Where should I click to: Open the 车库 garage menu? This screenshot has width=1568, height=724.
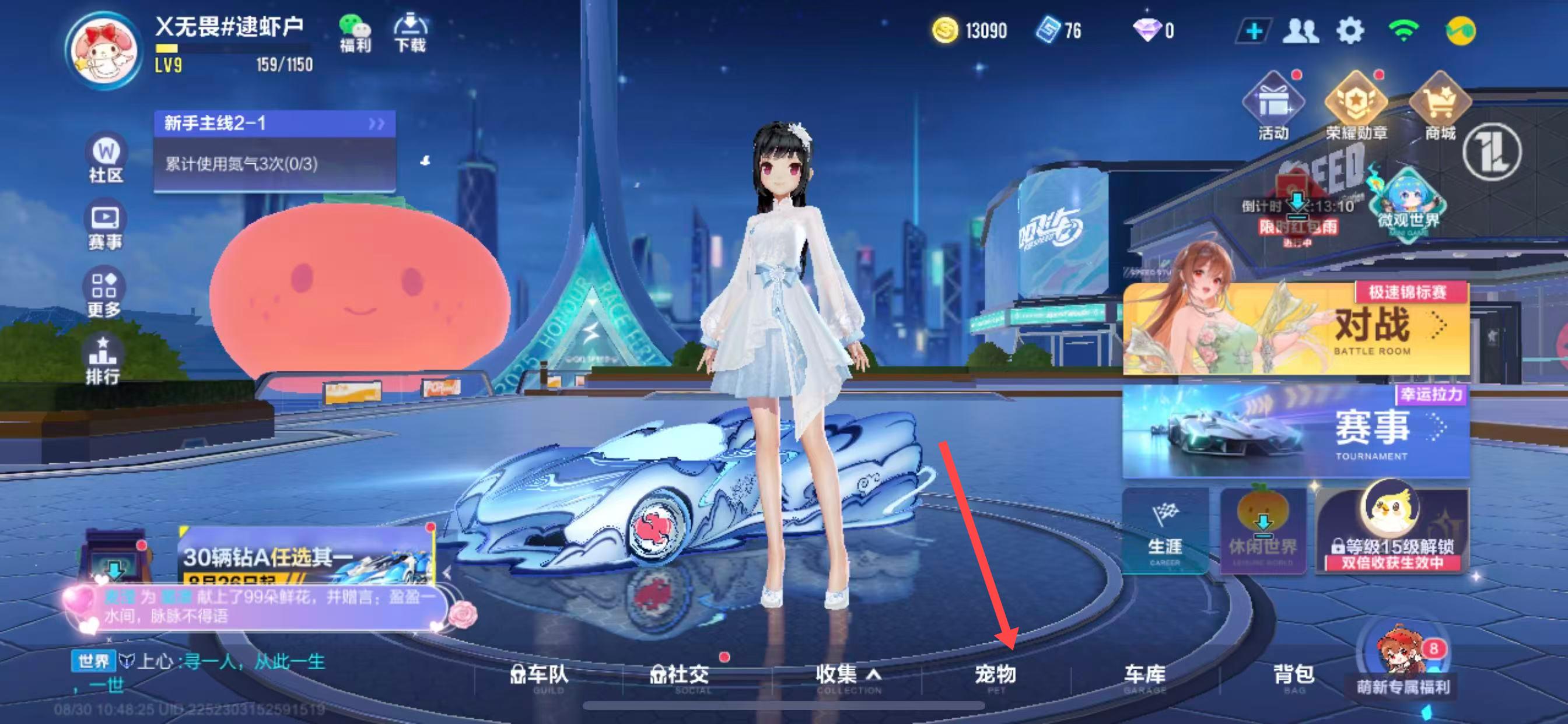[1144, 676]
